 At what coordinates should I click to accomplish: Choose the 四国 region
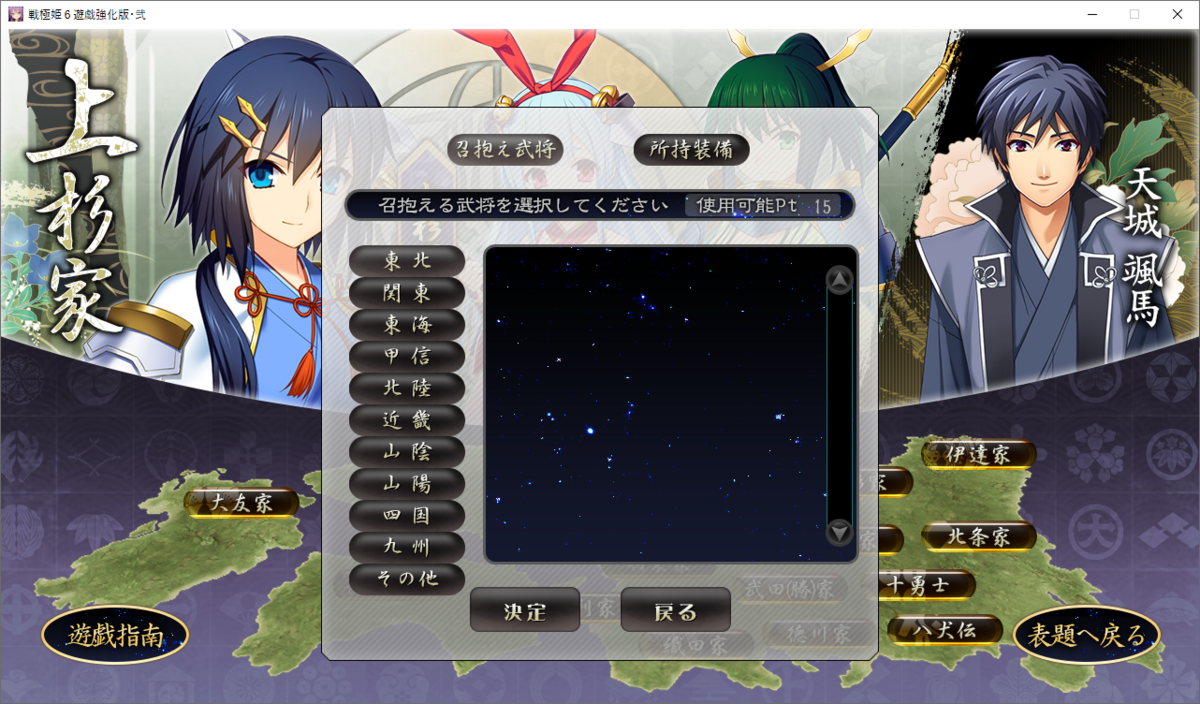[x=407, y=515]
